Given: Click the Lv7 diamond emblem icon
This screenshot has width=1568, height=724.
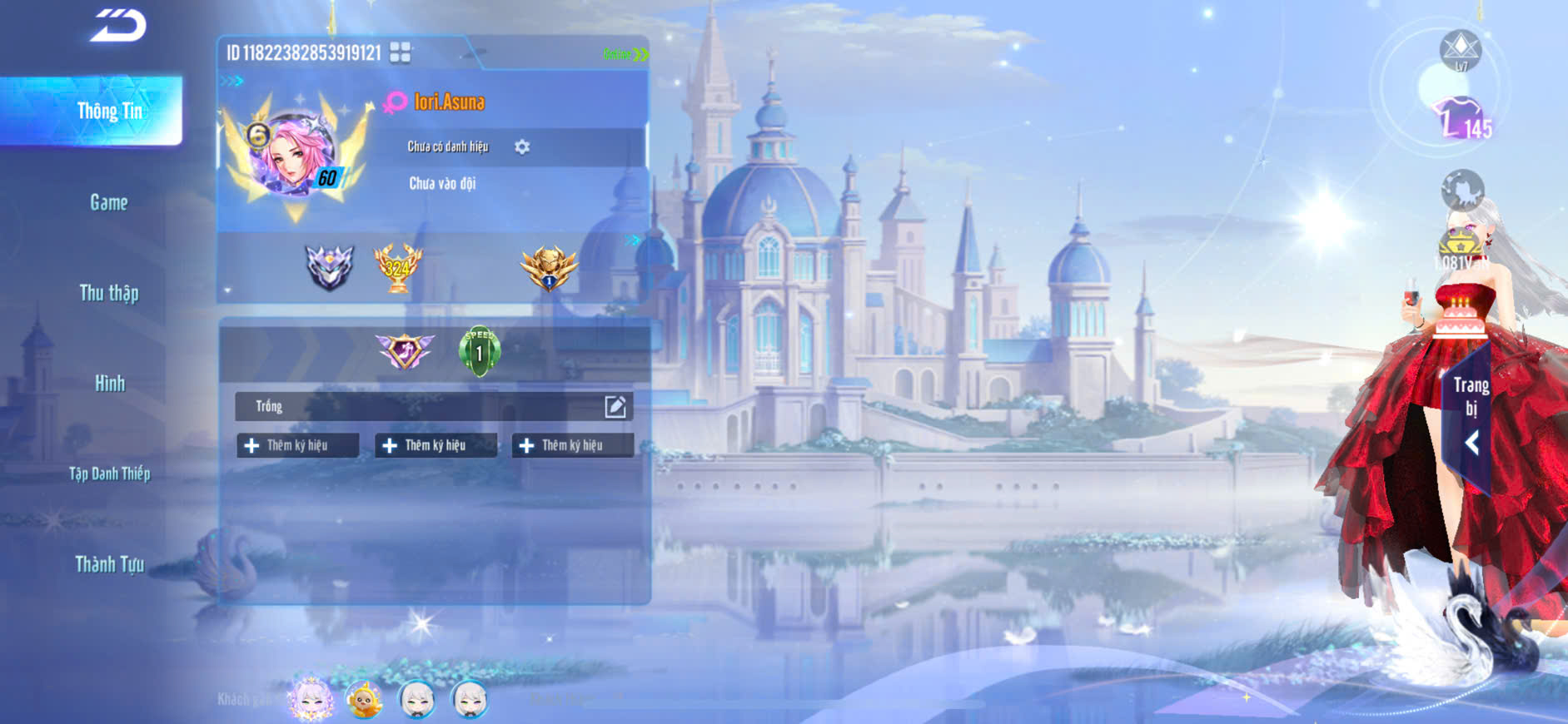Looking at the screenshot, I should tap(1460, 49).
